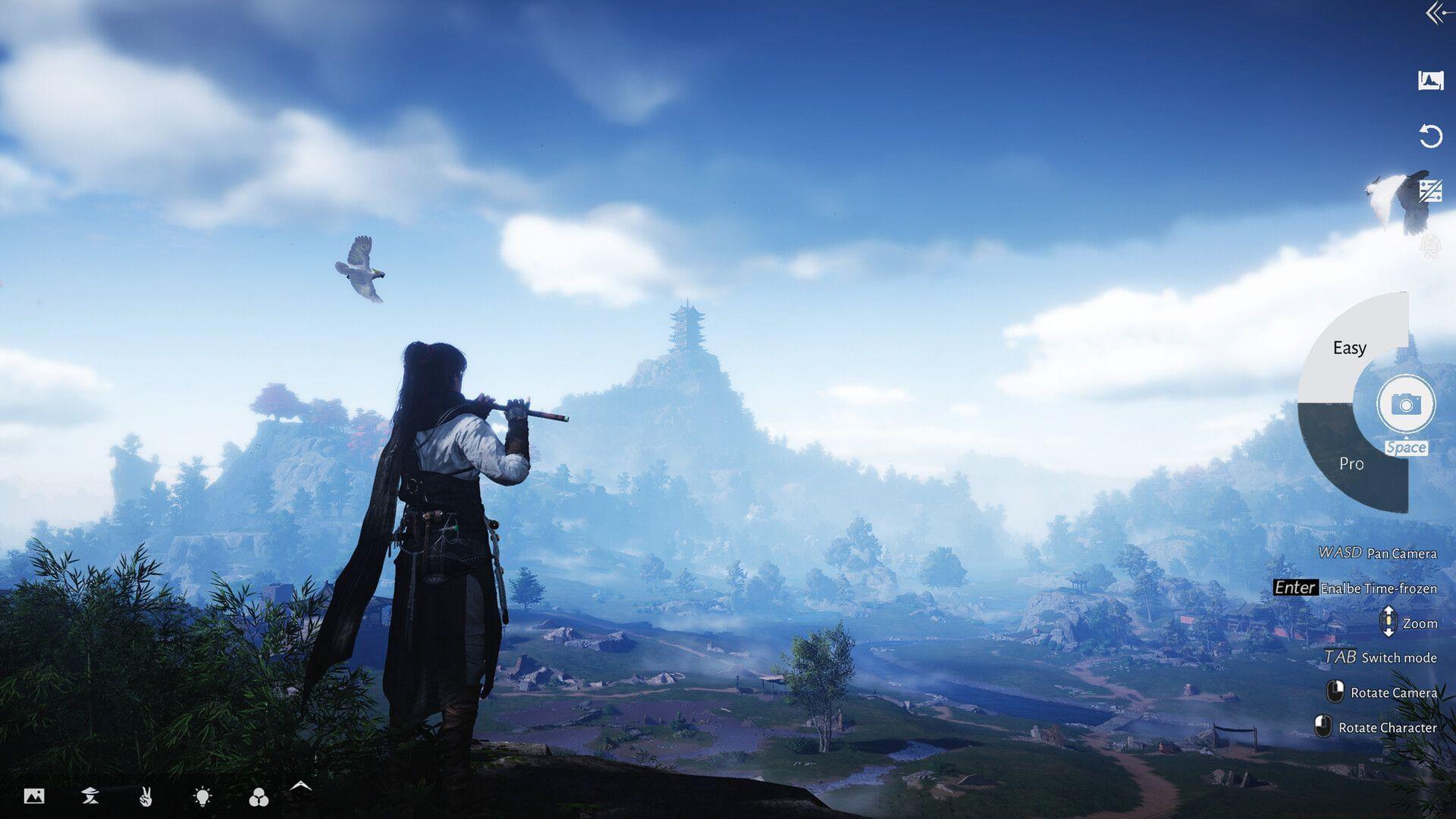Click the scenery frame icon on the right
This screenshot has width=1456, height=819.
pyautogui.click(x=1430, y=79)
